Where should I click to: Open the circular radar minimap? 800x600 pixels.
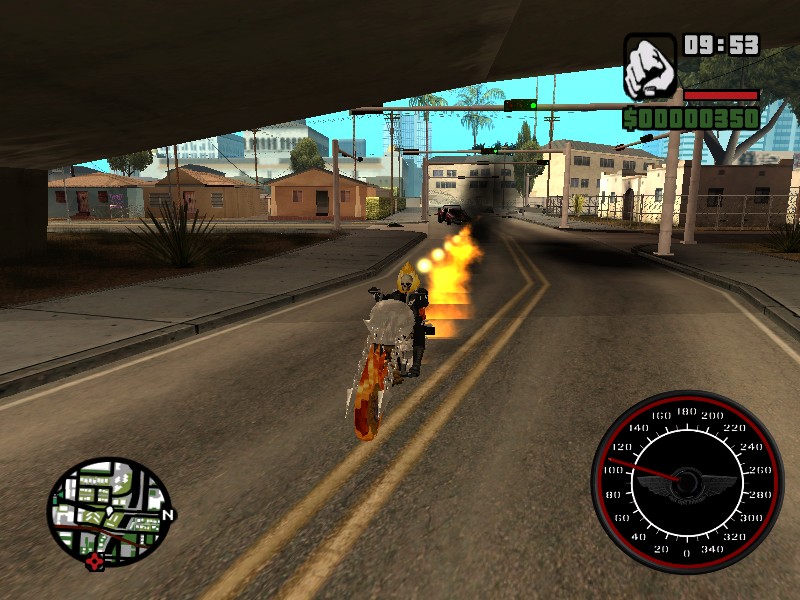[108, 513]
